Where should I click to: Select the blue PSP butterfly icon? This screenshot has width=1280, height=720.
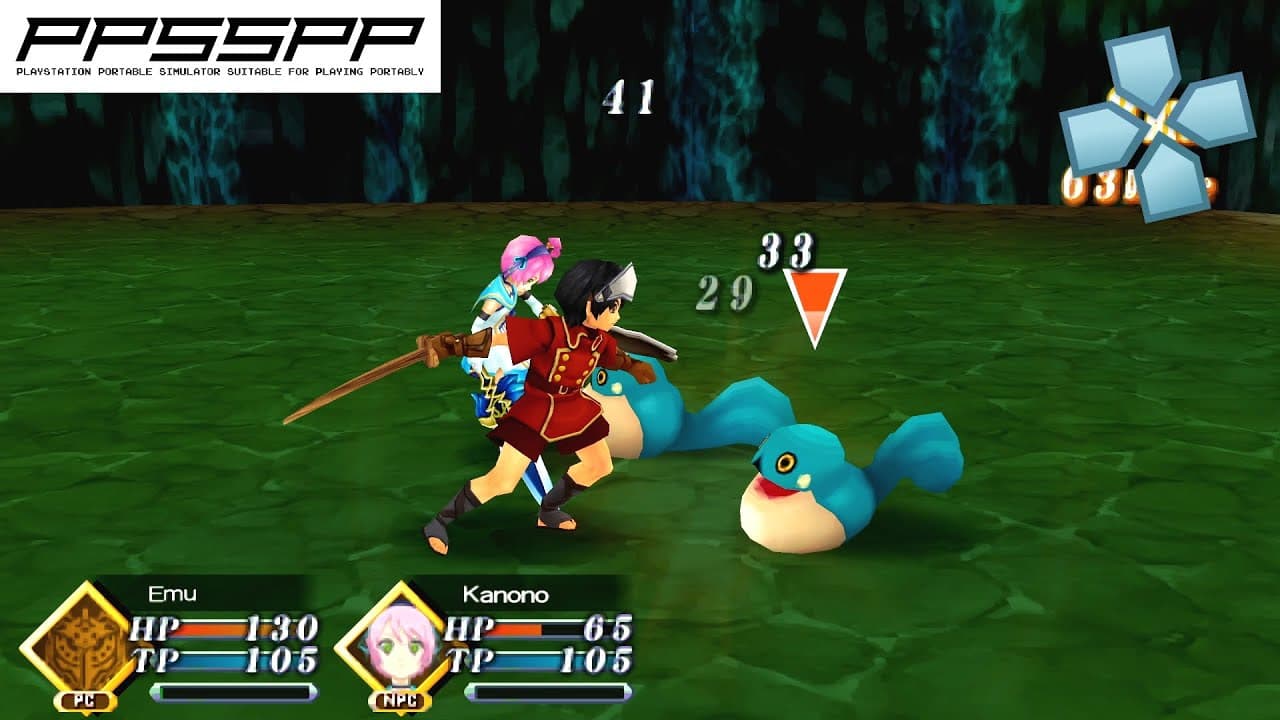[x=1155, y=125]
